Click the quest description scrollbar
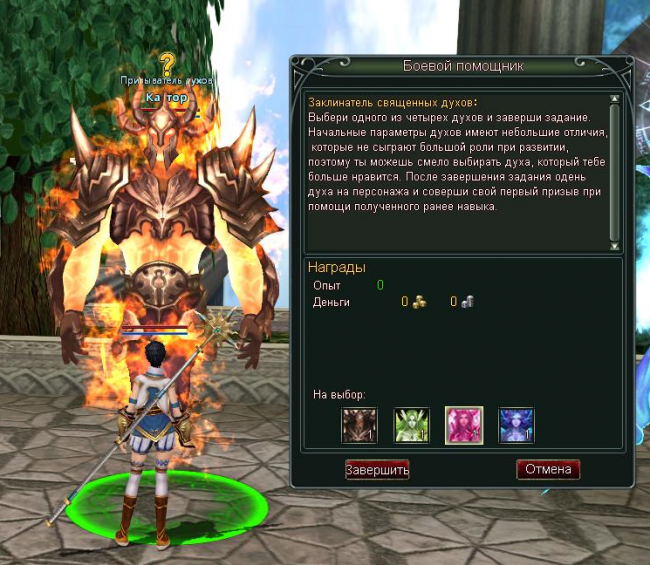The image size is (650, 565). click(614, 170)
